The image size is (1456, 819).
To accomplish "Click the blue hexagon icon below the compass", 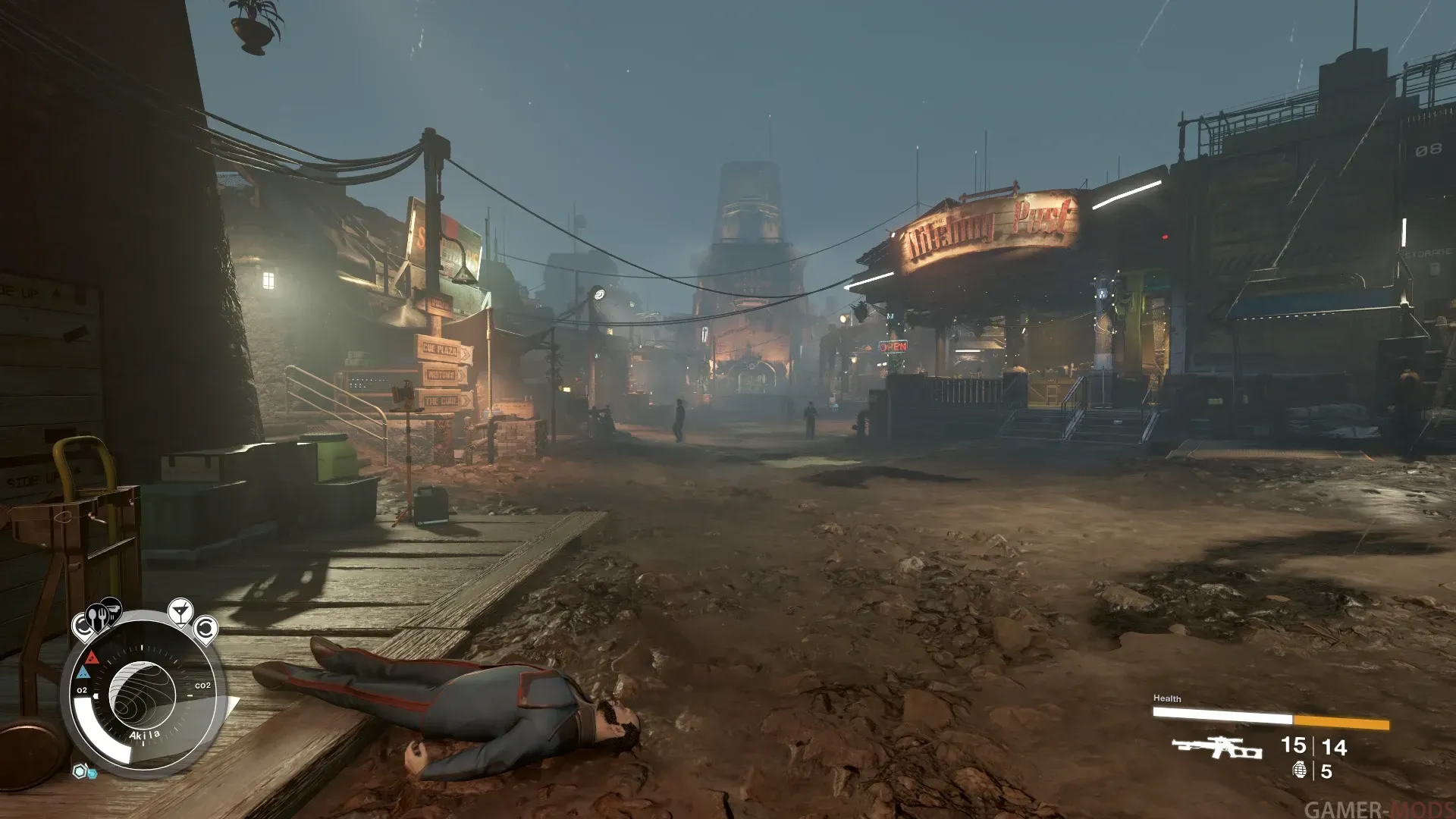I will [82, 772].
